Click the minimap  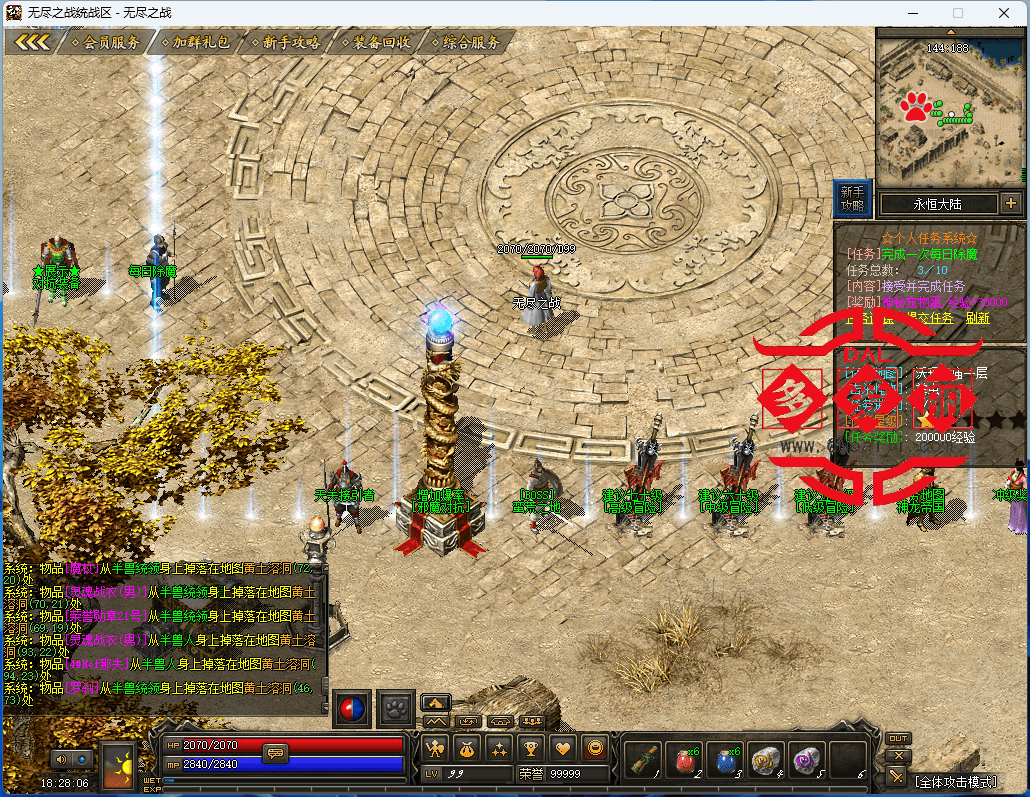coord(950,110)
